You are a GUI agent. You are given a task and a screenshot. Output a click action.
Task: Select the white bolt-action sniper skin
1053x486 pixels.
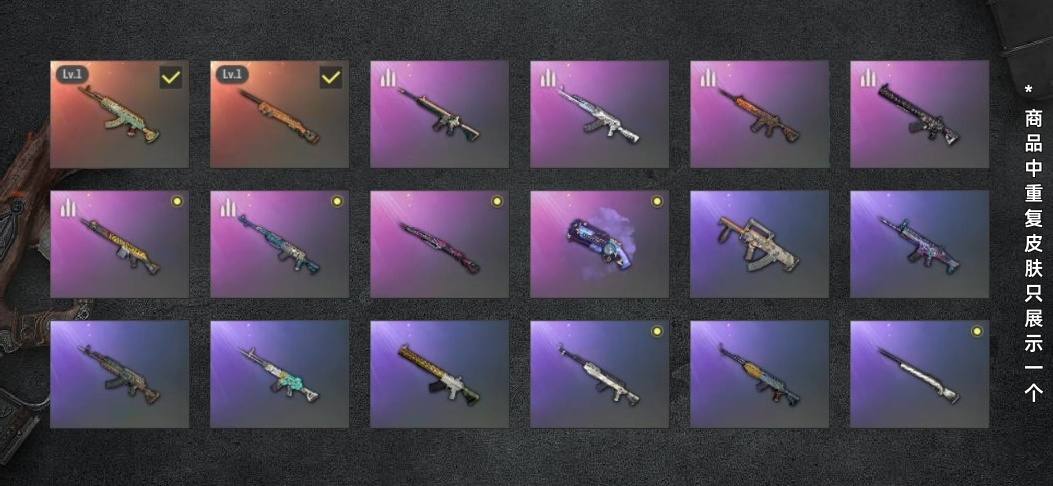pyautogui.click(x=919, y=374)
